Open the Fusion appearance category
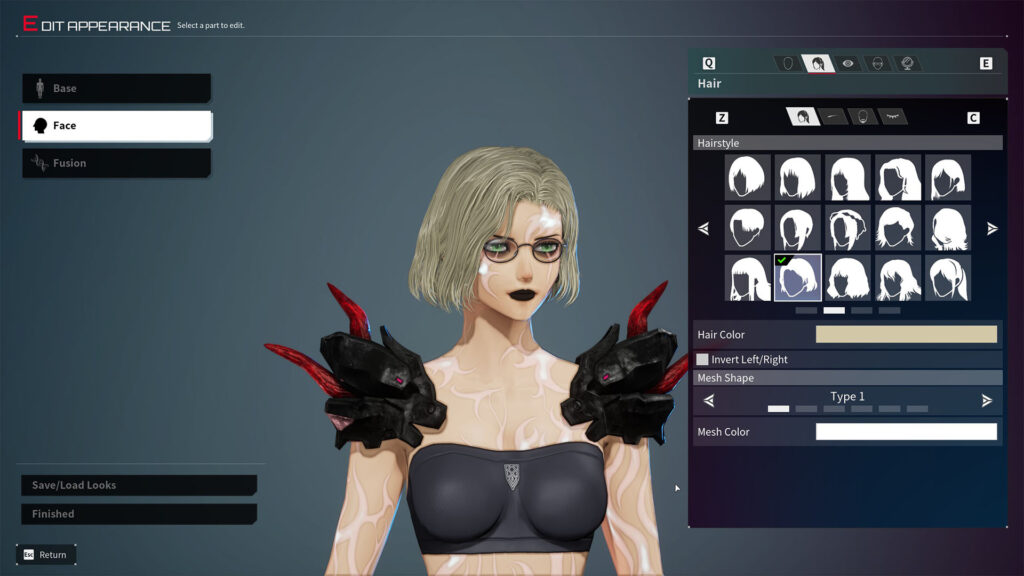Viewport: 1024px width, 576px height. click(116, 163)
